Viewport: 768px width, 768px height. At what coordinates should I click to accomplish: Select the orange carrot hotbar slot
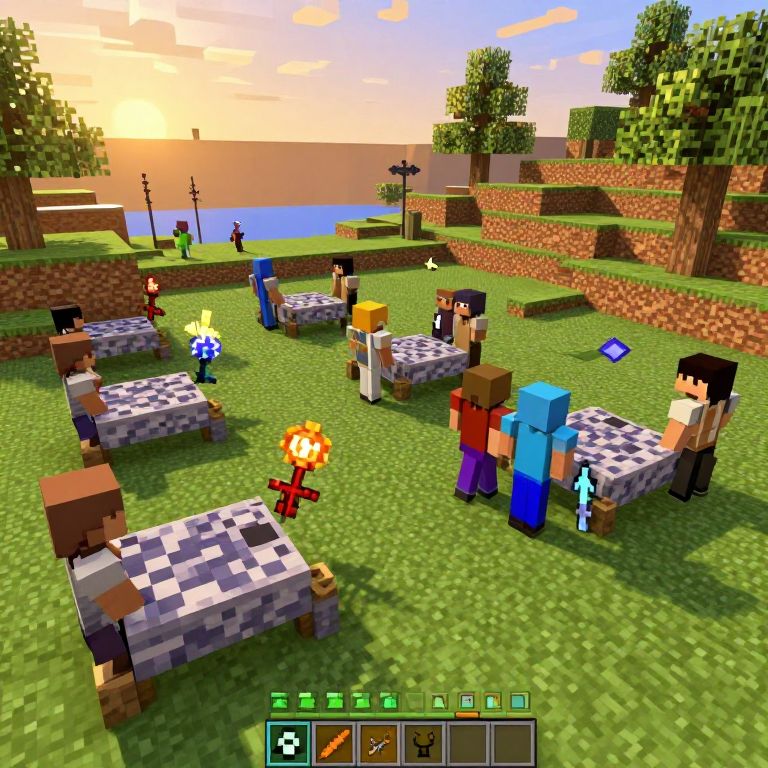334,743
